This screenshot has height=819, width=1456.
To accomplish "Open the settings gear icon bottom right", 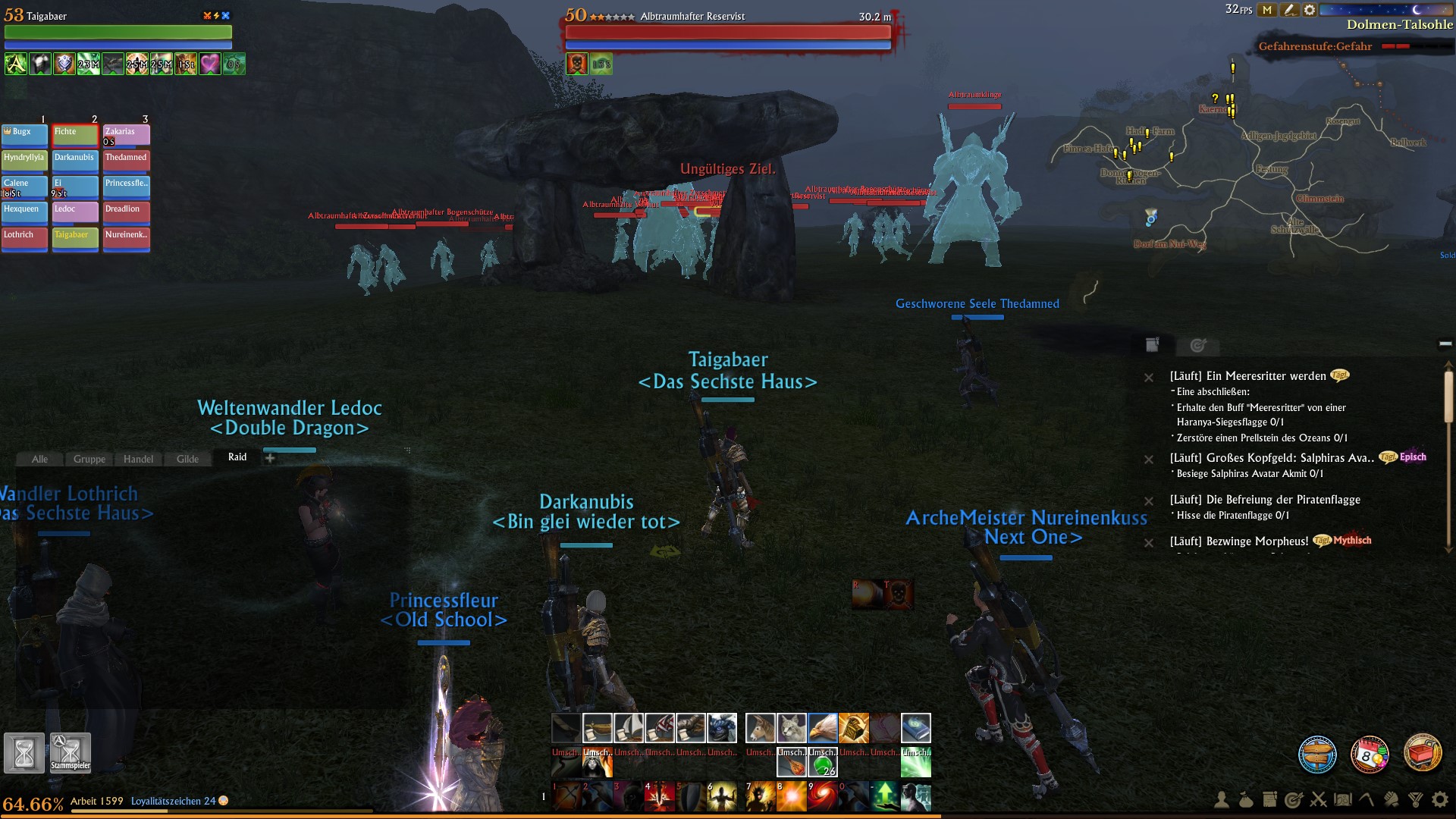I will [1439, 799].
